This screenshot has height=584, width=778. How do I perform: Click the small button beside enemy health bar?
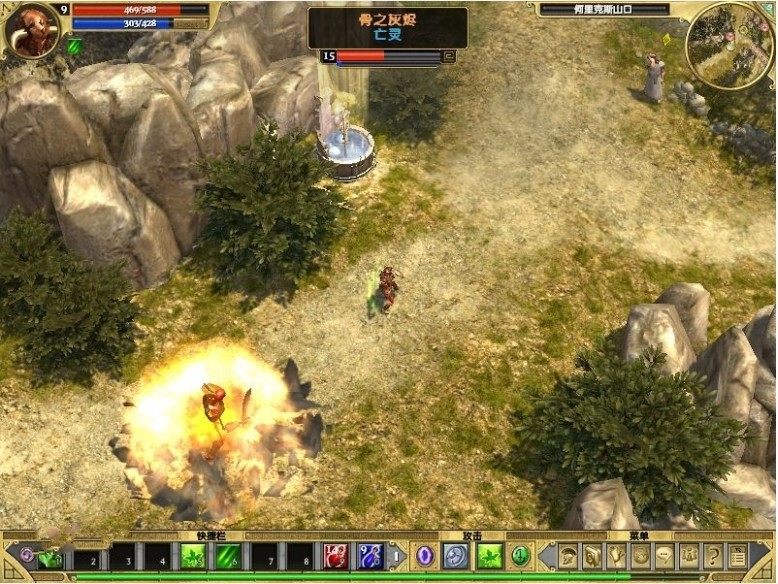coord(449,57)
